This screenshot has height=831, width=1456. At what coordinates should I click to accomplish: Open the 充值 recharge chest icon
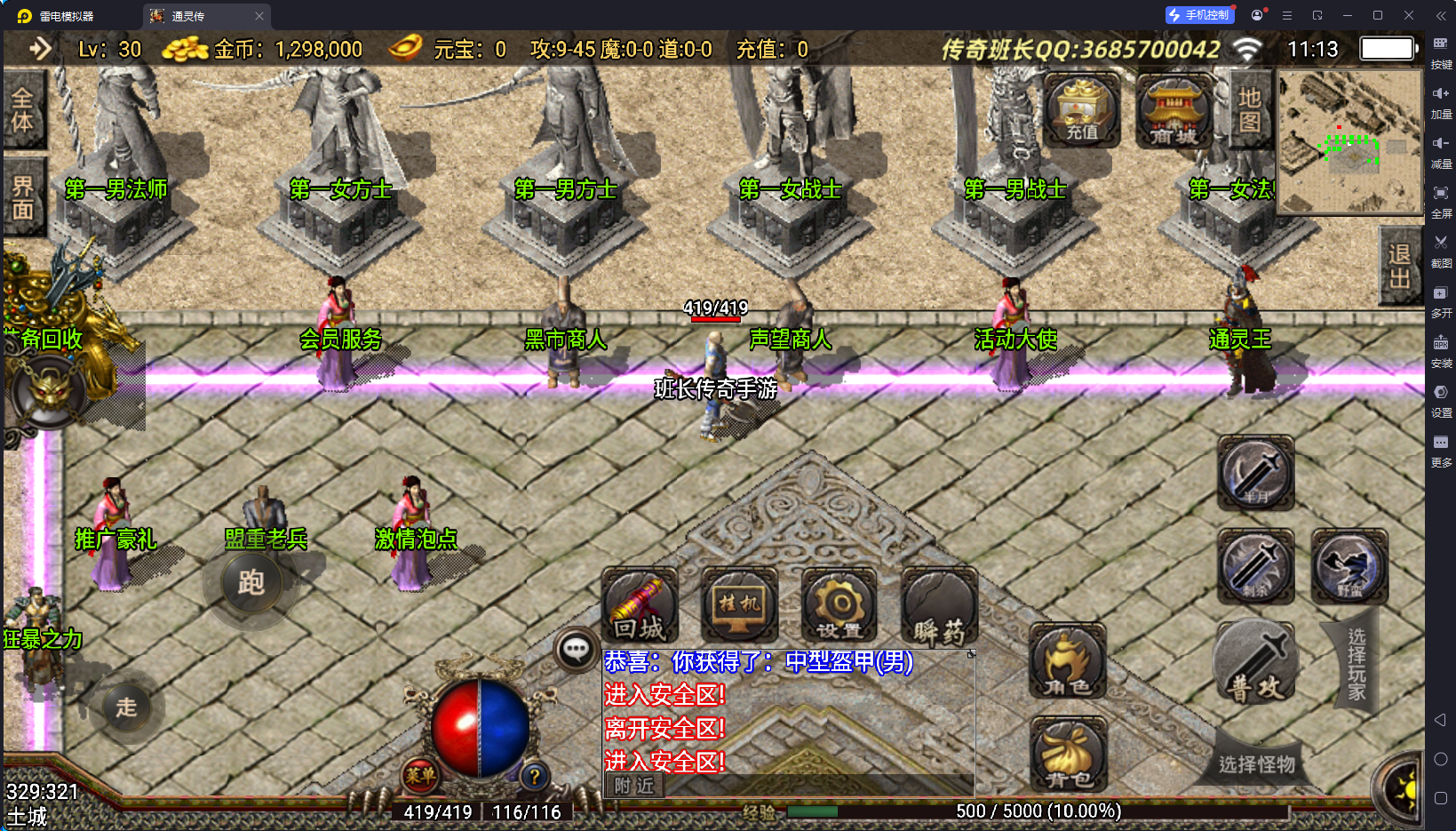[x=1081, y=110]
